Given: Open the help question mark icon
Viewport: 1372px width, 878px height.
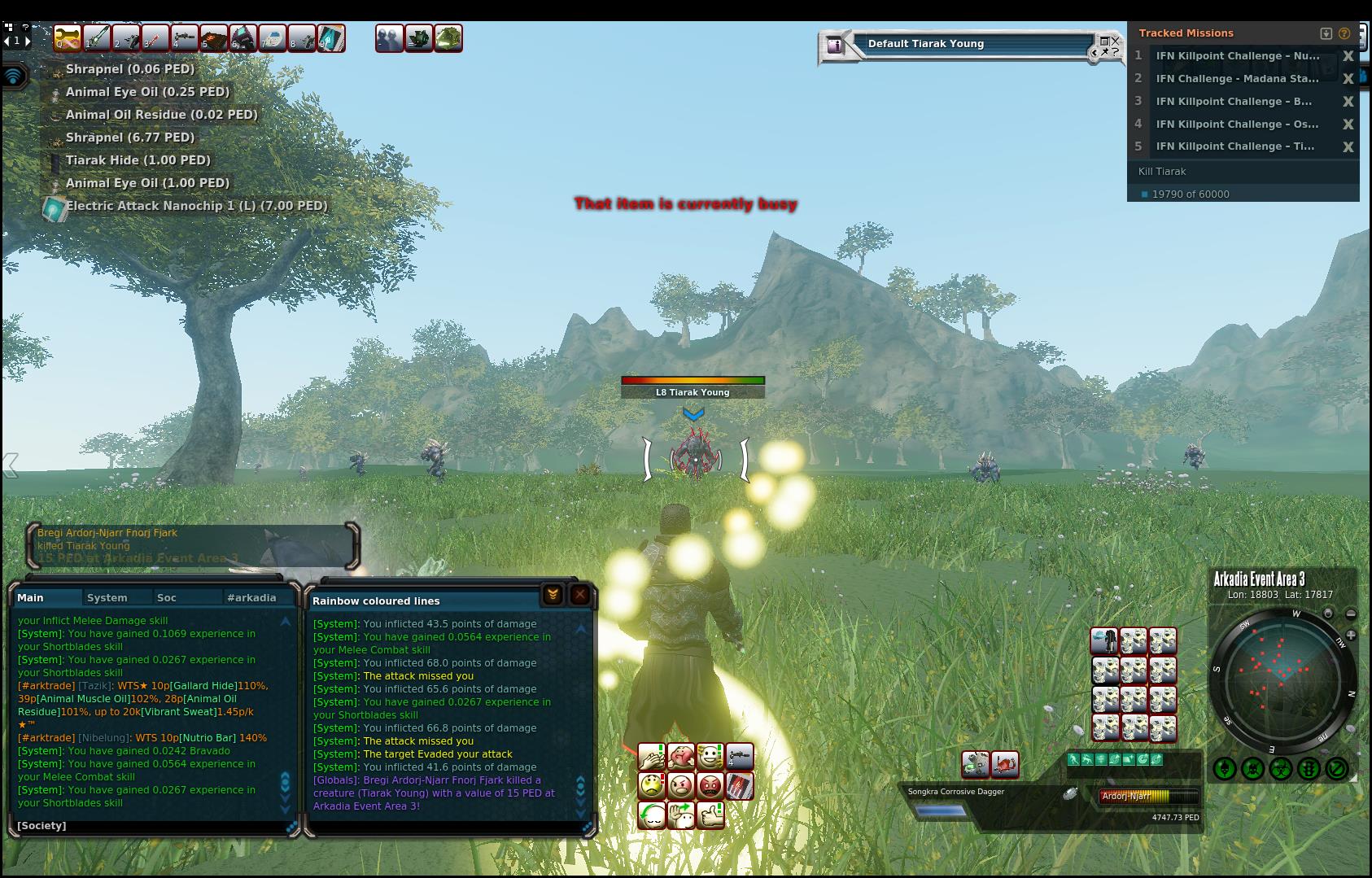Looking at the screenshot, I should [x=1344, y=33].
